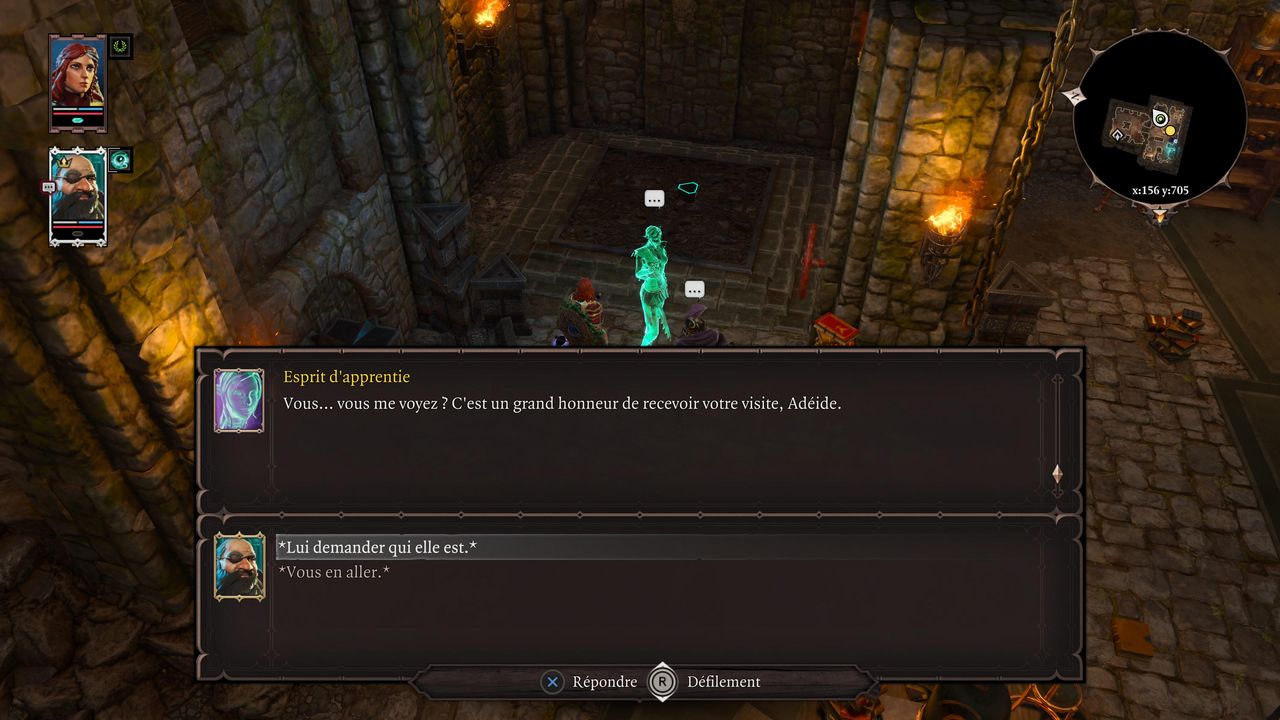Click the green laurel status icon
The width and height of the screenshot is (1280, 720).
coord(121,46)
